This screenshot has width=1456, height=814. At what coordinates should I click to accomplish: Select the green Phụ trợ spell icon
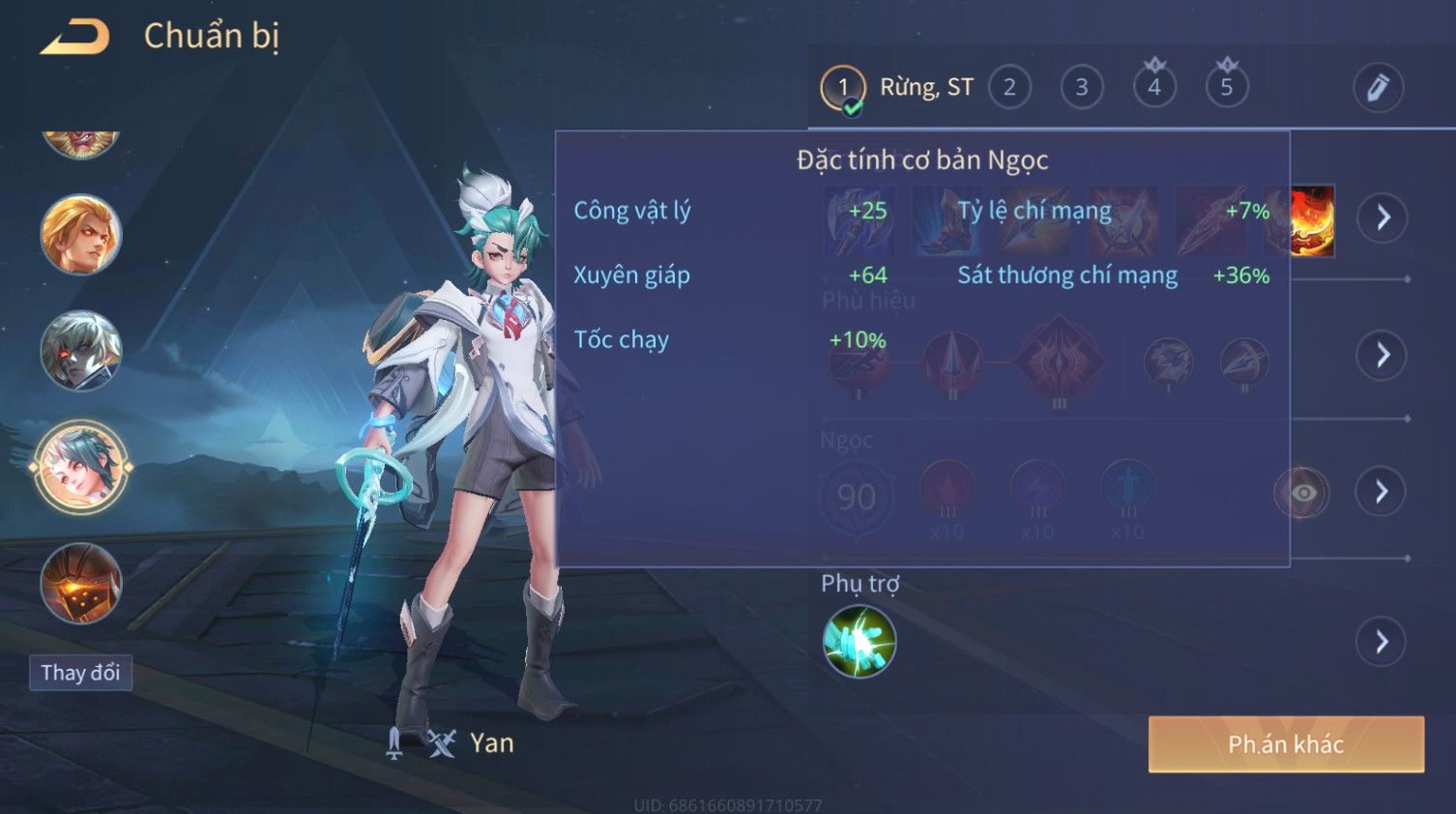859,642
